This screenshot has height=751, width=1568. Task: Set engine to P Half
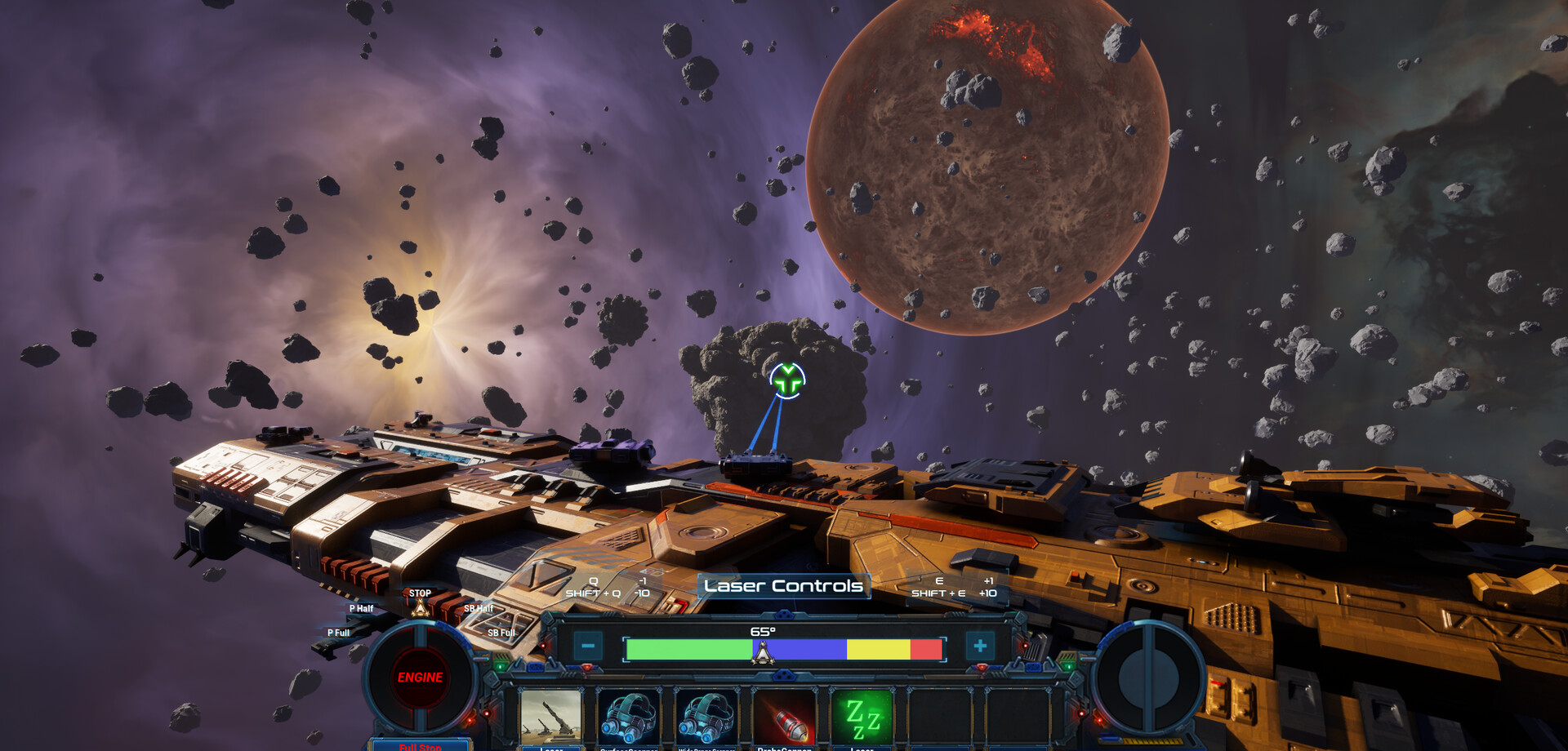[x=361, y=609]
